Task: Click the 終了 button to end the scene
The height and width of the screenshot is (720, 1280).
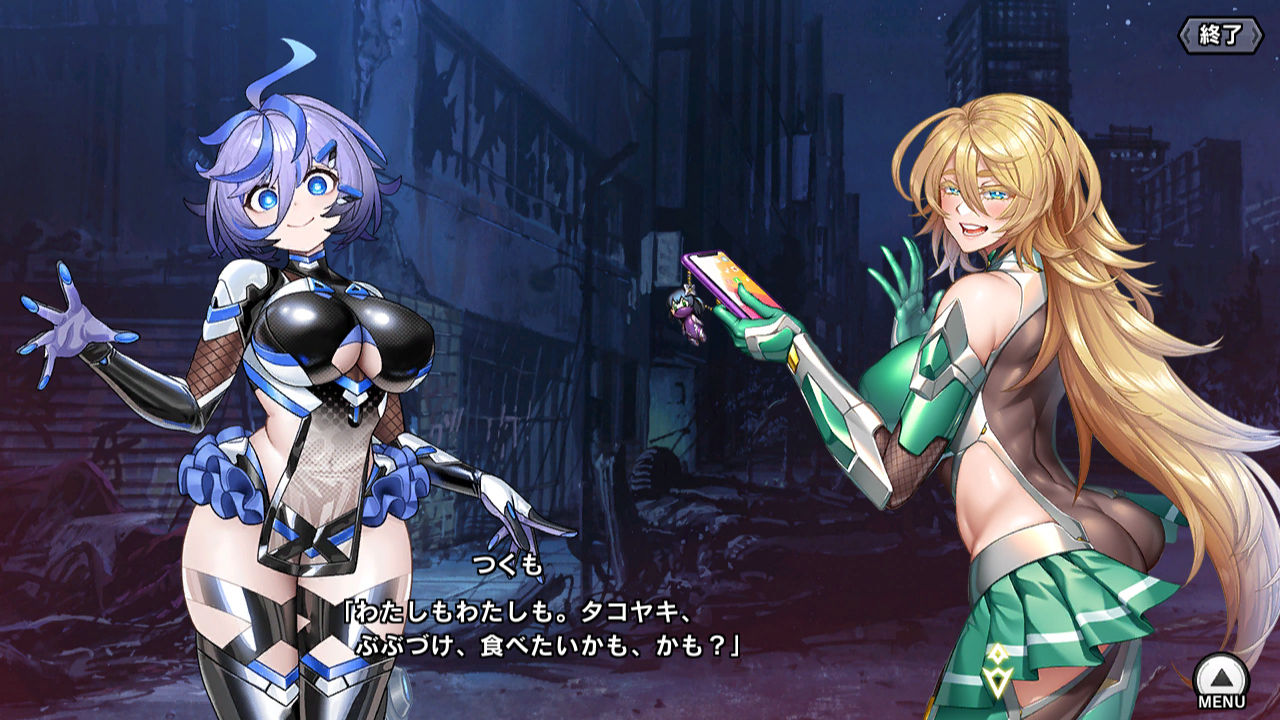Action: [x=1220, y=35]
